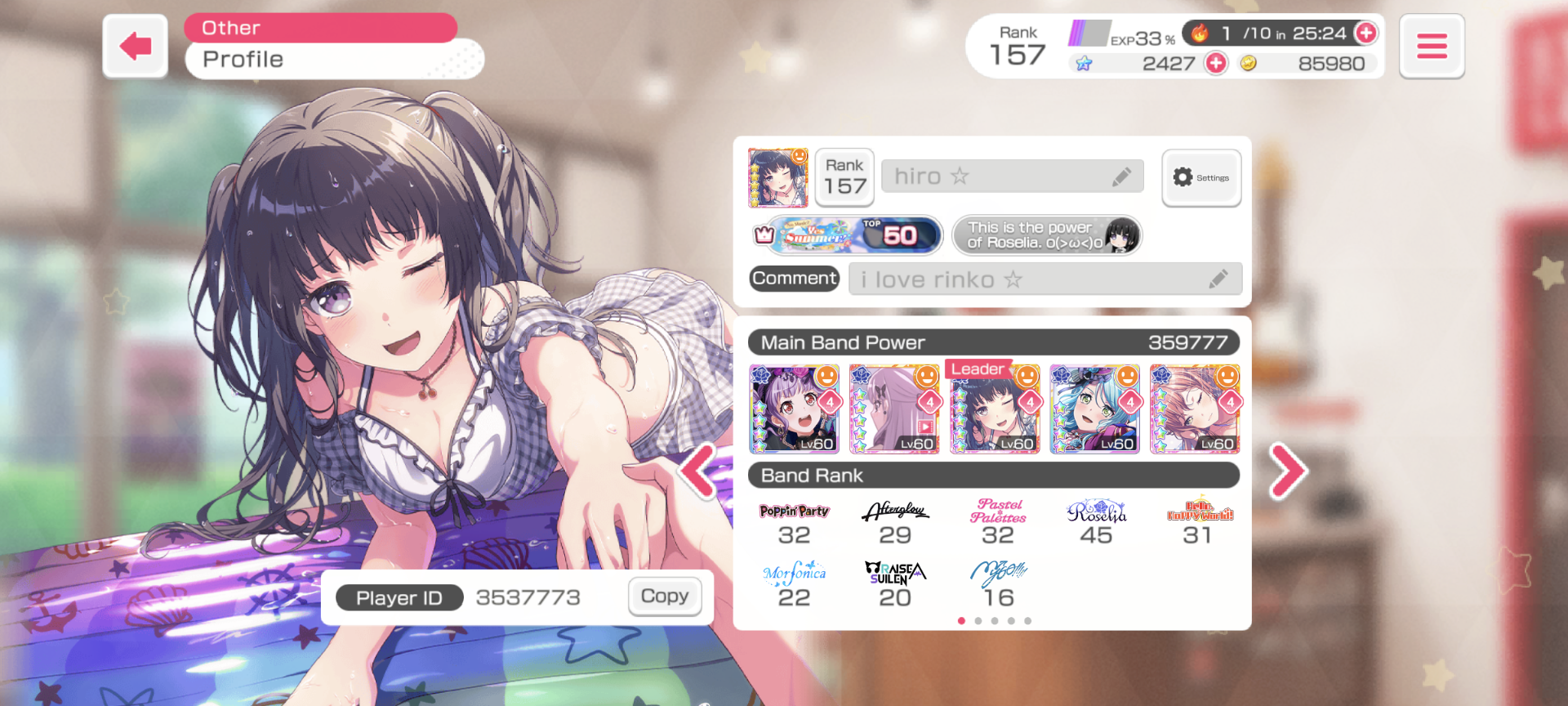Select the Top 50 Summer title badge
This screenshot has width=1568, height=706.
(847, 236)
